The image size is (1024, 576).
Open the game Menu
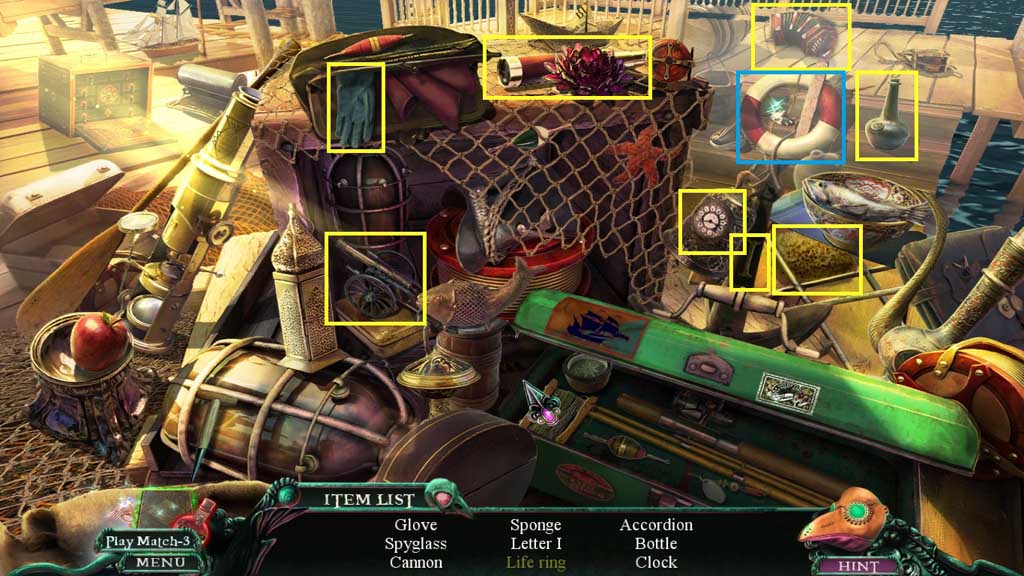click(x=153, y=563)
